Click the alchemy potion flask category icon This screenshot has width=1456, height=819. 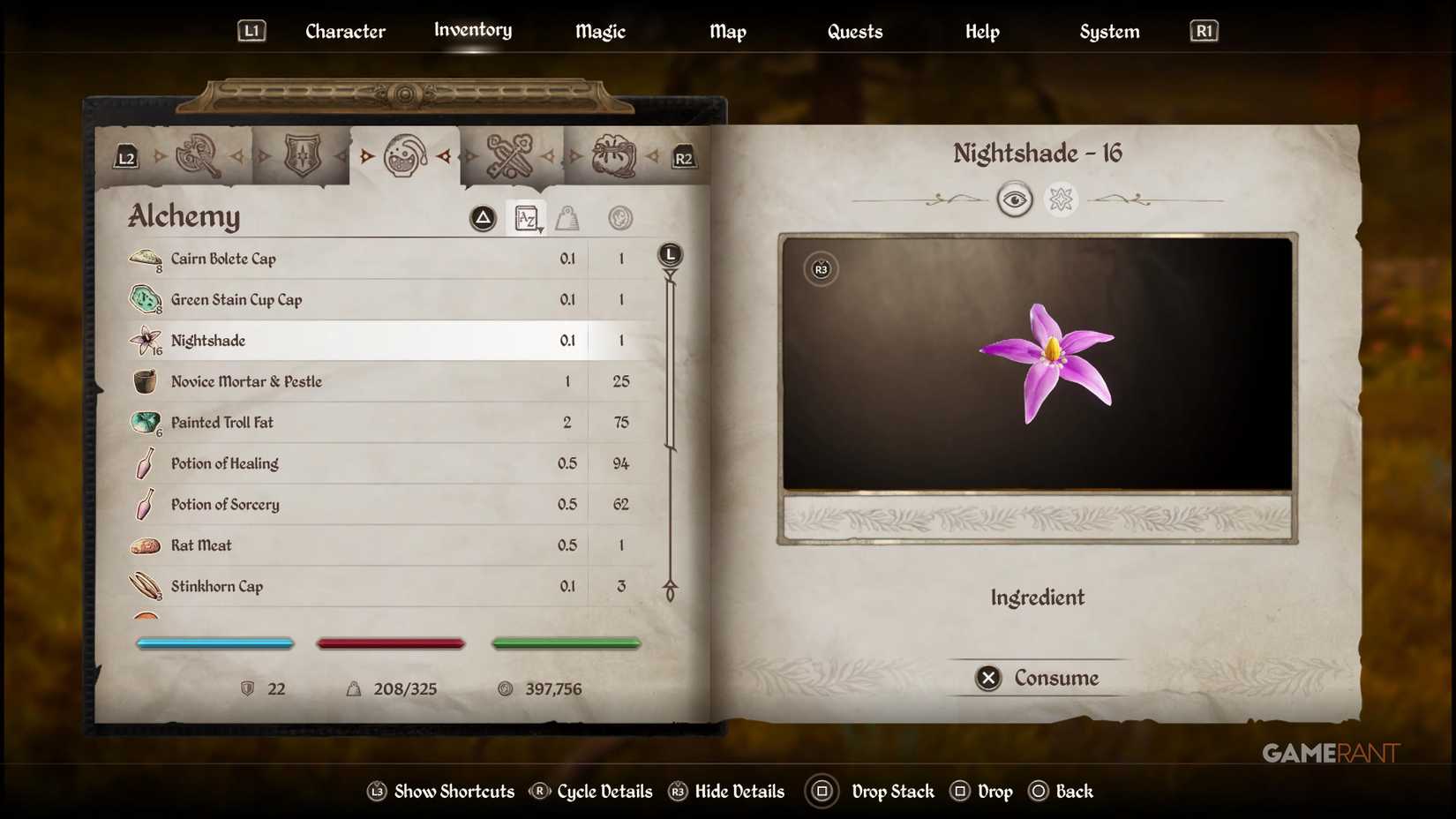pyautogui.click(x=405, y=156)
